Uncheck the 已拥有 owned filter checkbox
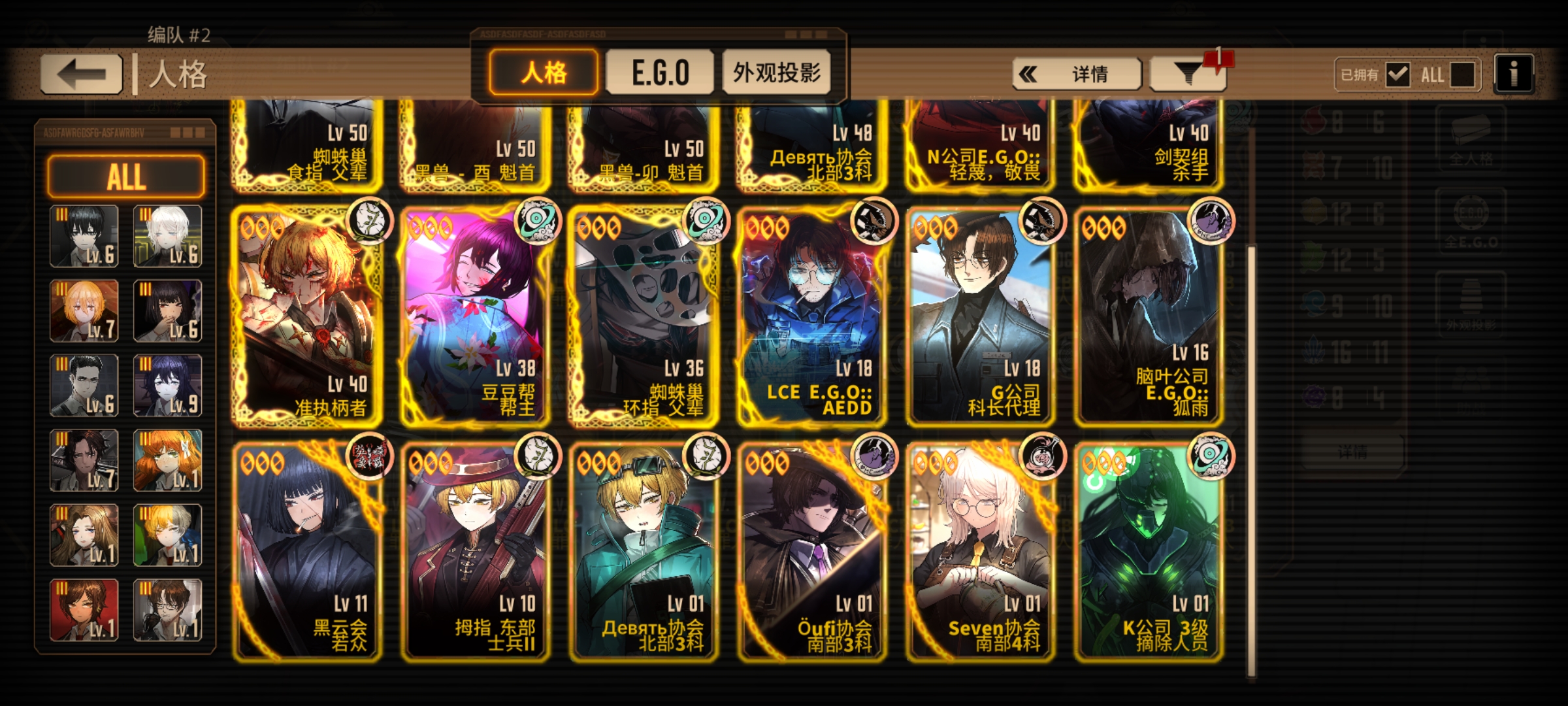 click(x=1398, y=75)
